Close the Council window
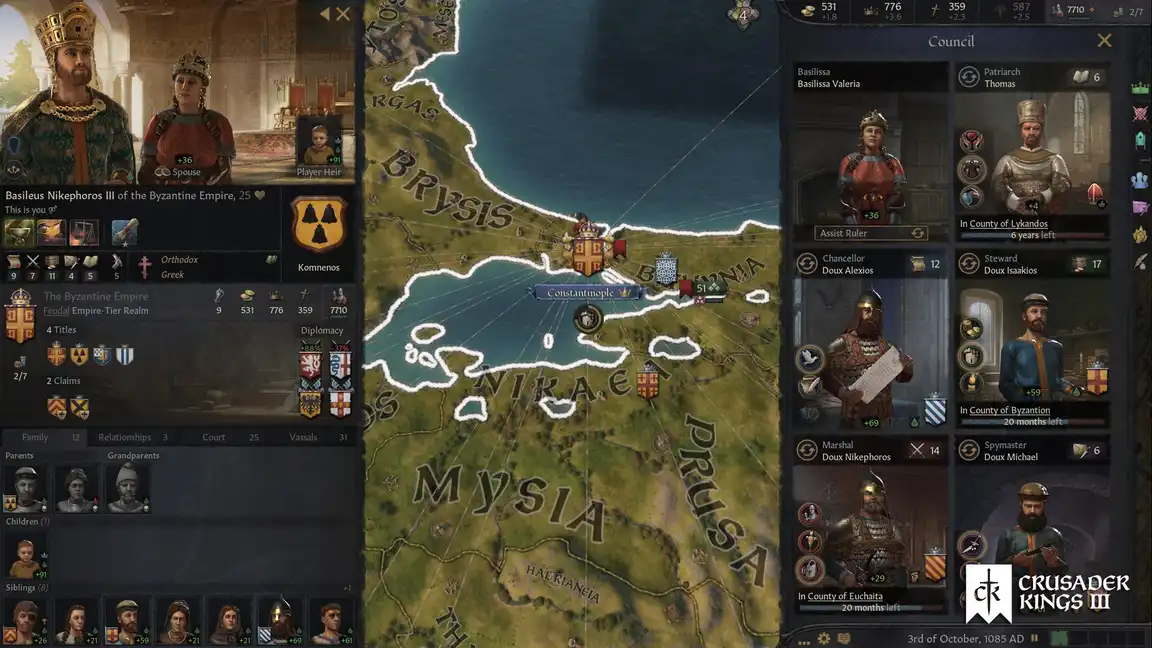 point(1104,41)
